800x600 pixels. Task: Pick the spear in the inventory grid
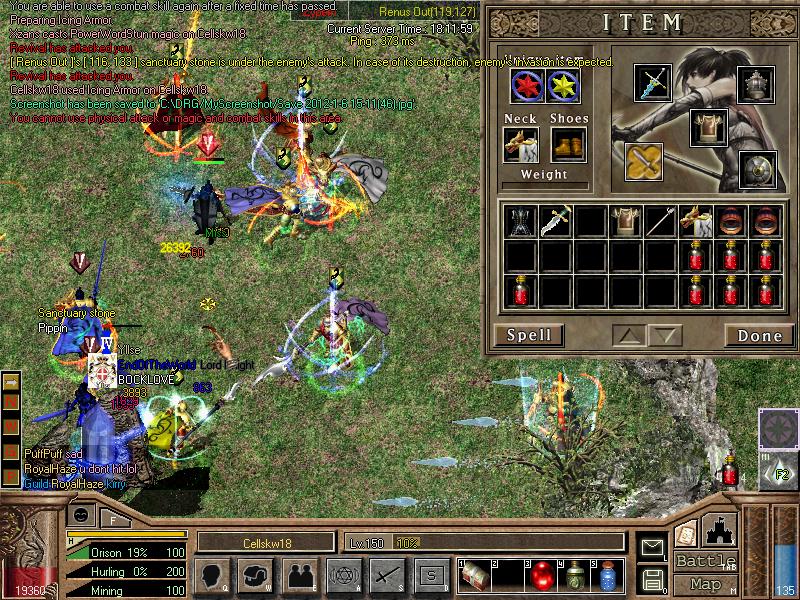(x=660, y=222)
